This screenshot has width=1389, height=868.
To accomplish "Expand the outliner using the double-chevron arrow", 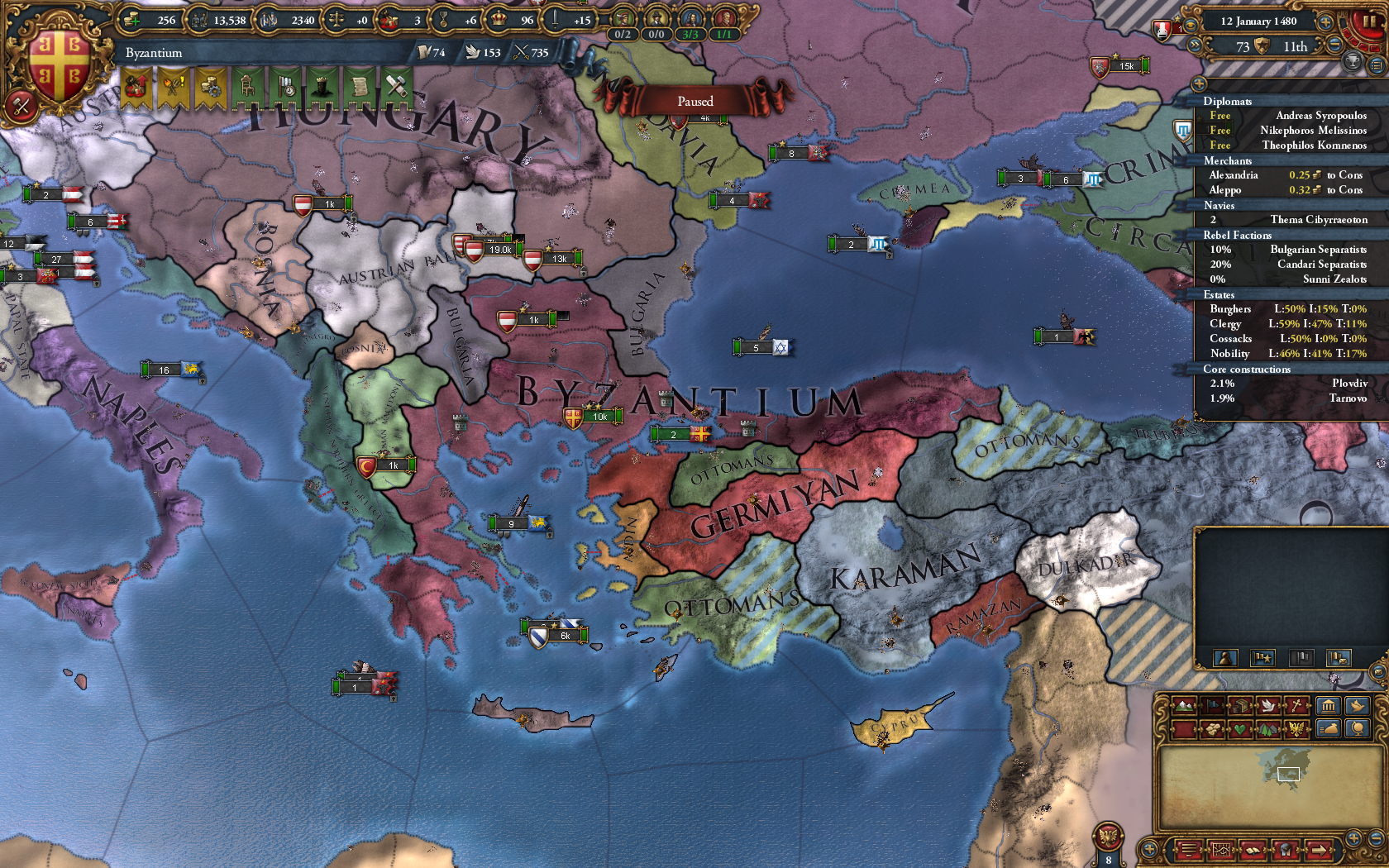I will point(1195,45).
